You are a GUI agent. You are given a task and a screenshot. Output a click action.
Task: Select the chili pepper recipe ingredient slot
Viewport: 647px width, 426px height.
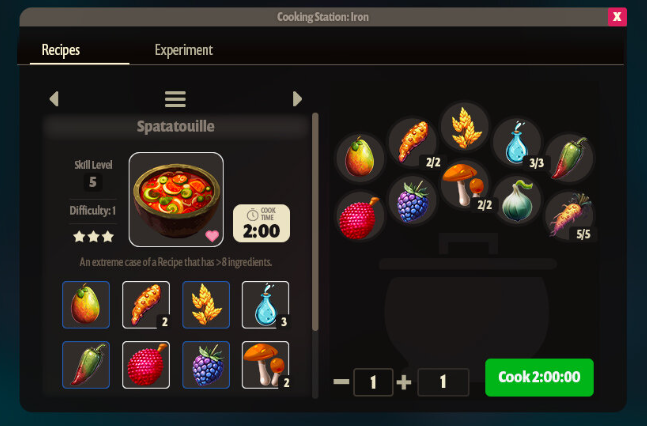86,365
